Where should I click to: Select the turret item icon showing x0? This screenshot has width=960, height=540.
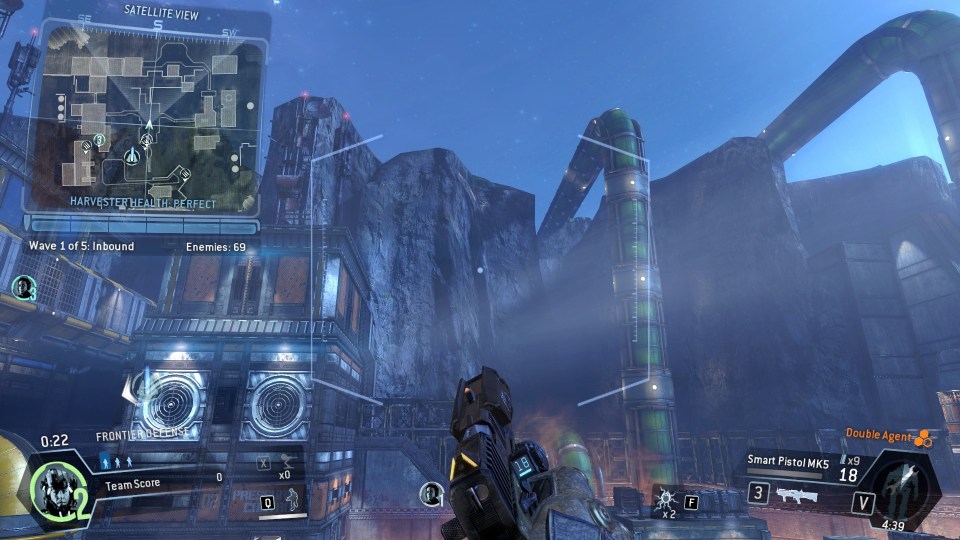pos(285,463)
